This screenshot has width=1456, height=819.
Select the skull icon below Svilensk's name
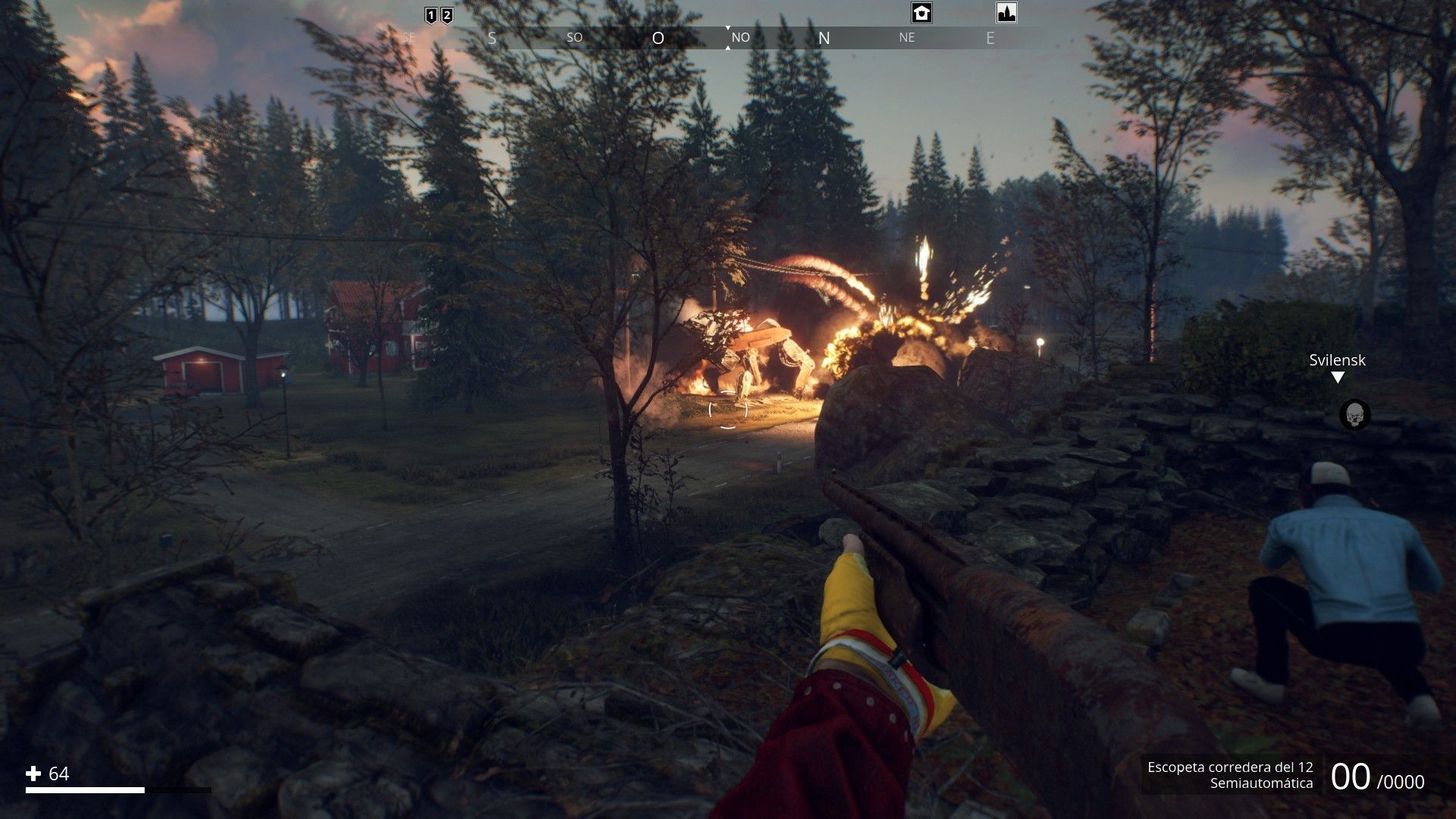tap(1354, 414)
